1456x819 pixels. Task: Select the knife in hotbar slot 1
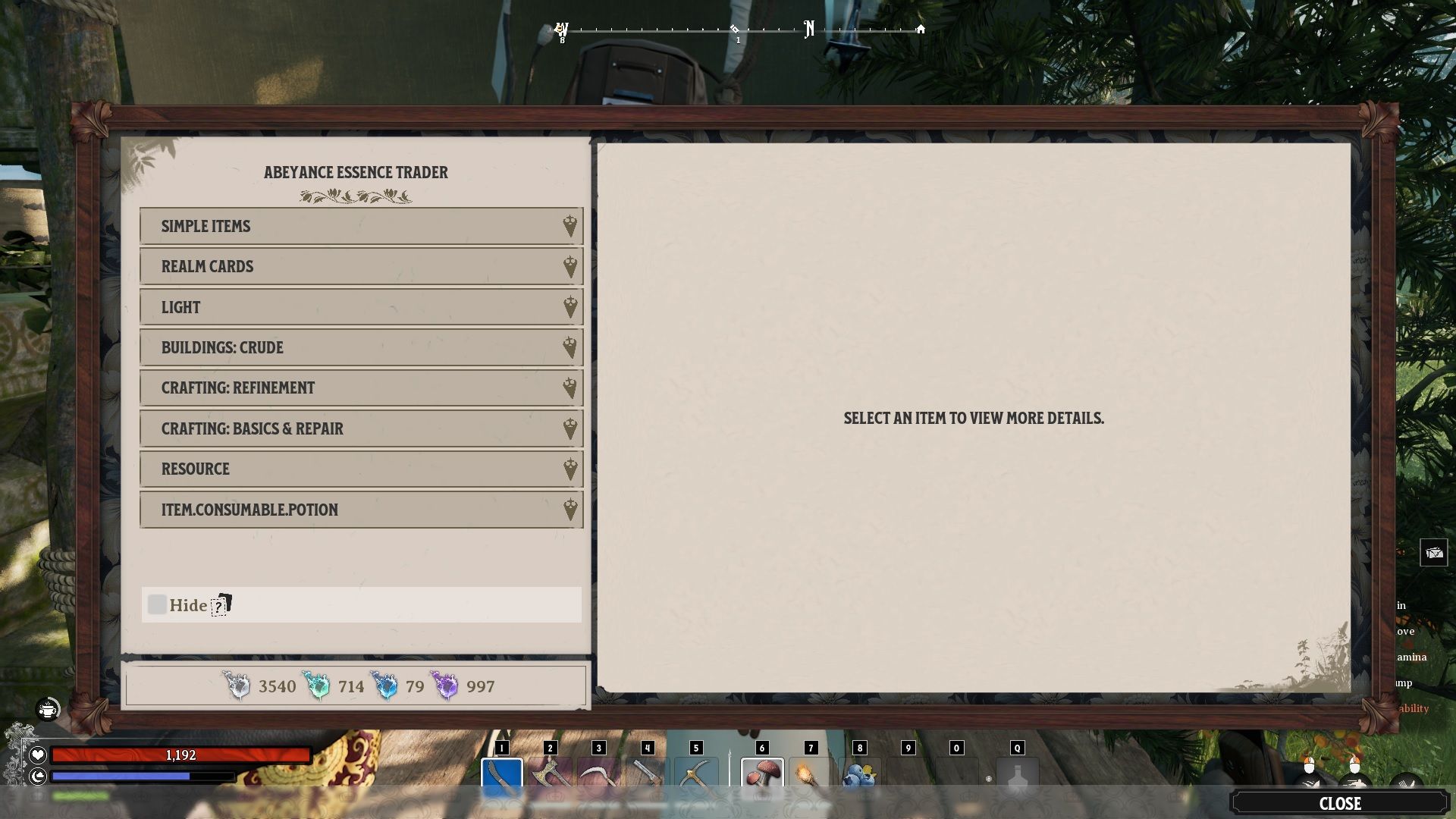(x=504, y=773)
